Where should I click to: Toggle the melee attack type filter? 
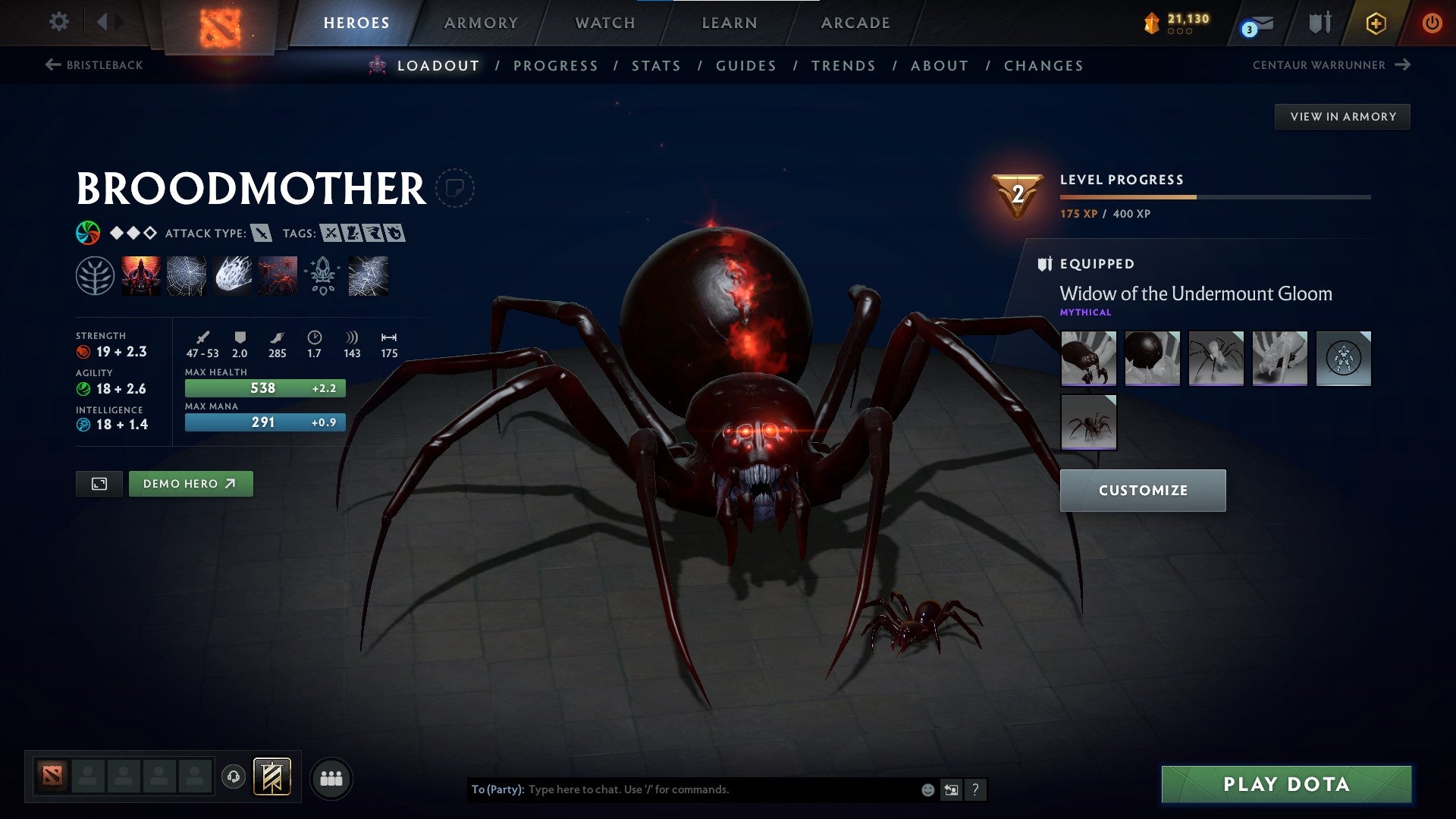click(261, 234)
